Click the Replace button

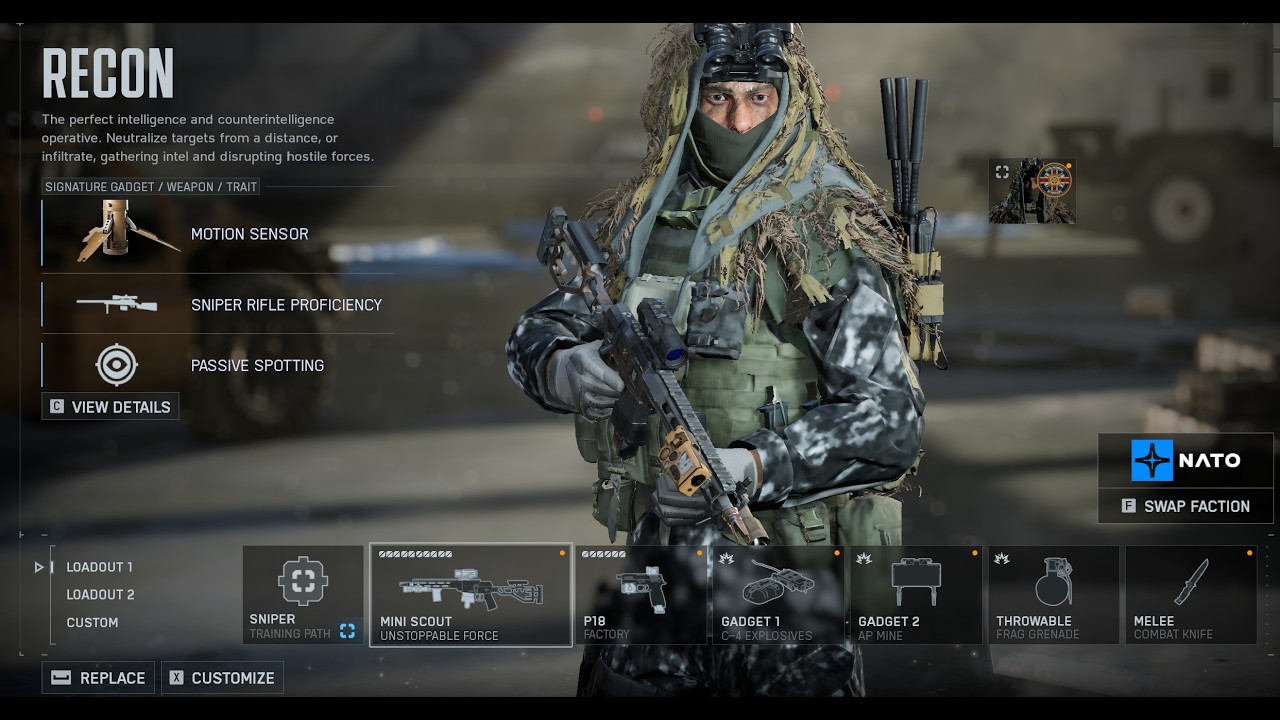pyautogui.click(x=99, y=678)
